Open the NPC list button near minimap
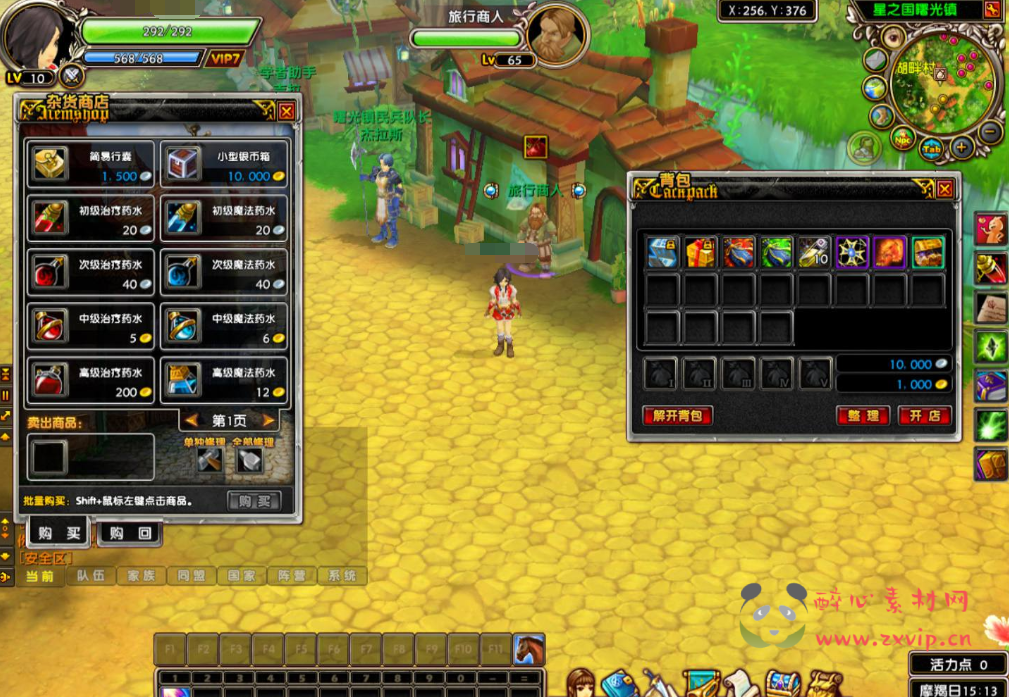 pyautogui.click(x=902, y=141)
